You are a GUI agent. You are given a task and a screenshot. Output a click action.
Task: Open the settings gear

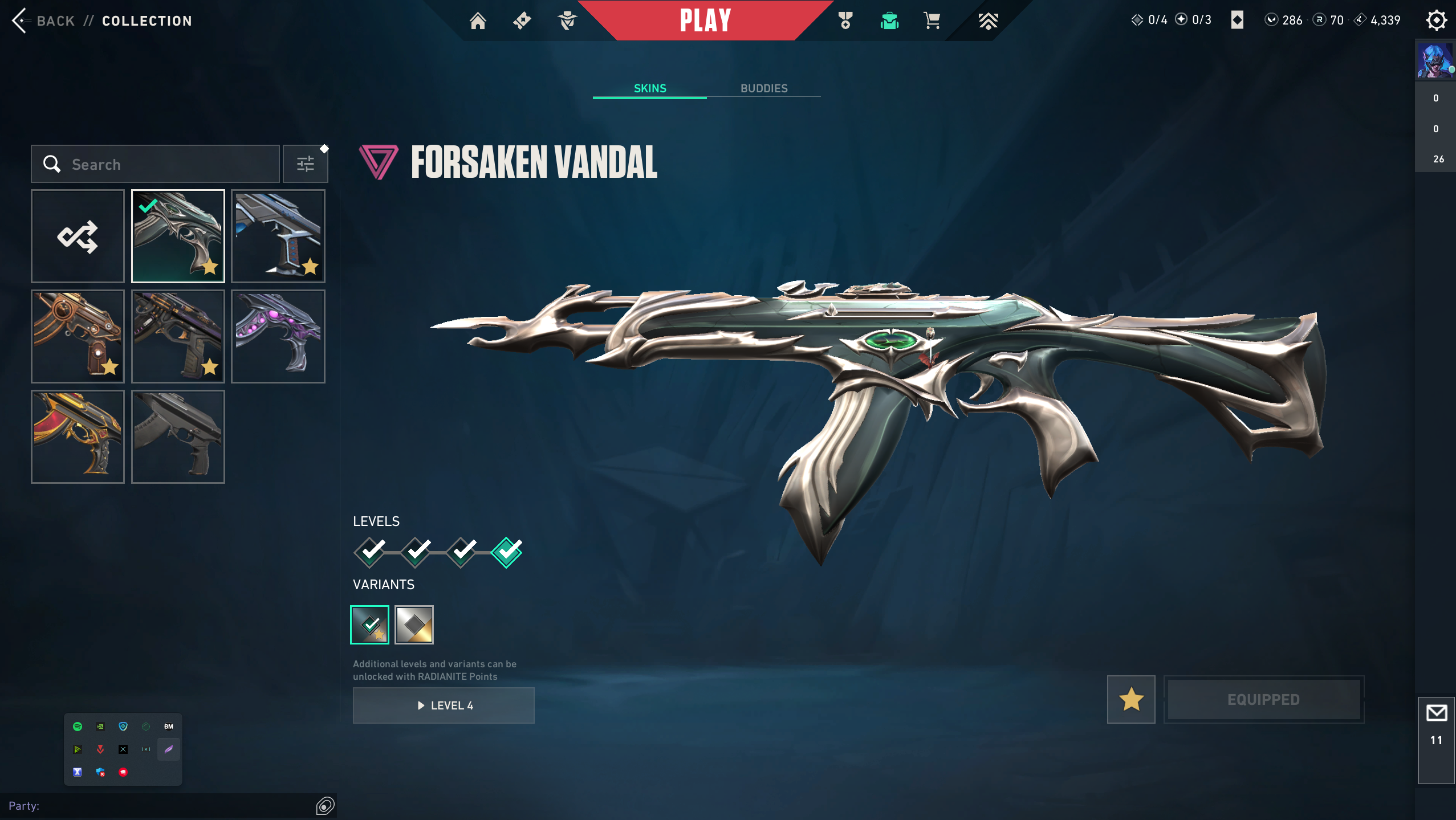tap(1436, 21)
